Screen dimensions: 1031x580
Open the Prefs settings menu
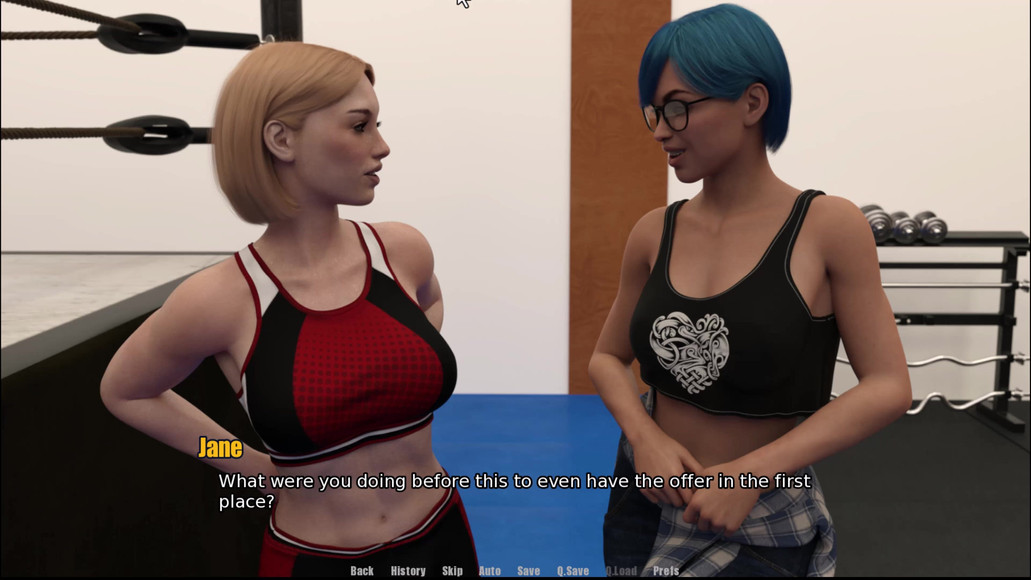tap(666, 571)
